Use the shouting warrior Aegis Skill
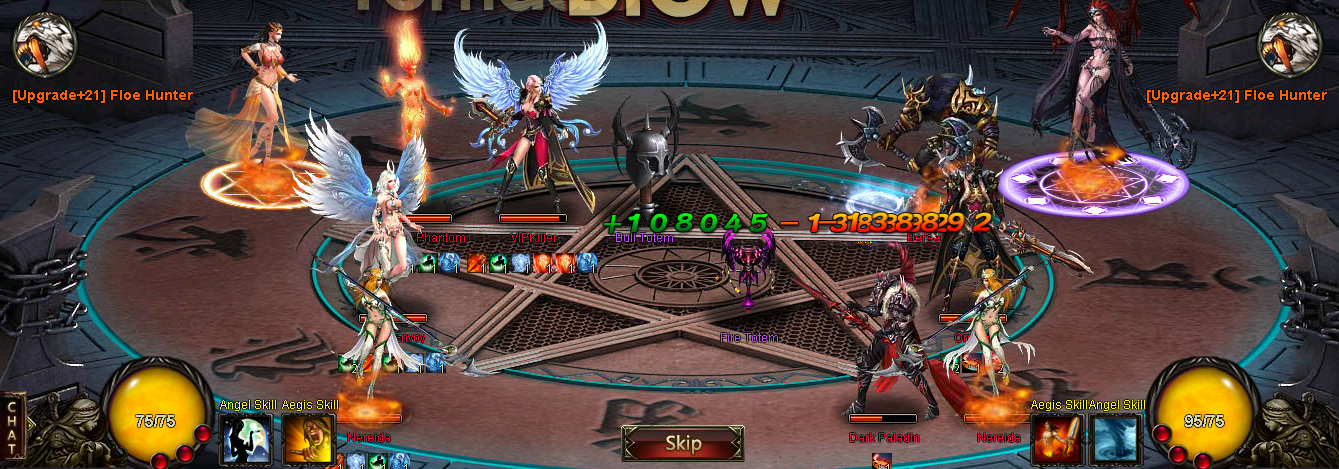The image size is (1339, 469). click(x=308, y=440)
